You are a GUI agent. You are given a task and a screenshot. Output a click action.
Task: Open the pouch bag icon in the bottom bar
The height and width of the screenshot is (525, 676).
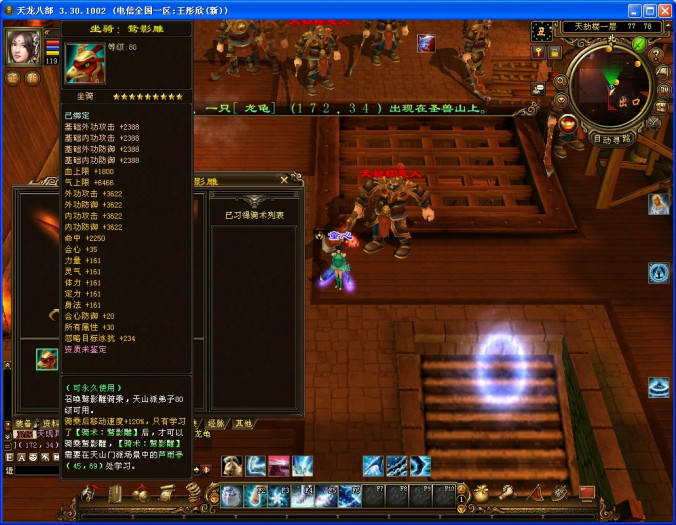coord(481,492)
